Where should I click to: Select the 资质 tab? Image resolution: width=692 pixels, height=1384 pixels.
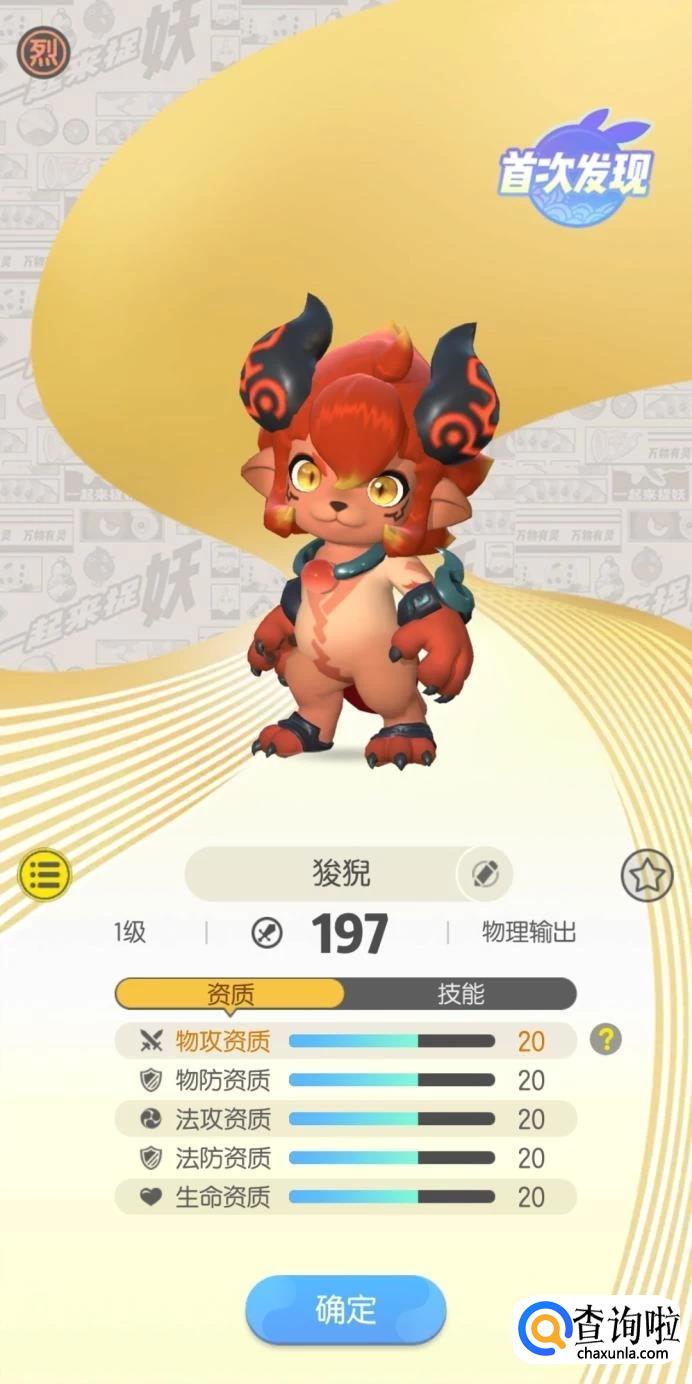230,994
